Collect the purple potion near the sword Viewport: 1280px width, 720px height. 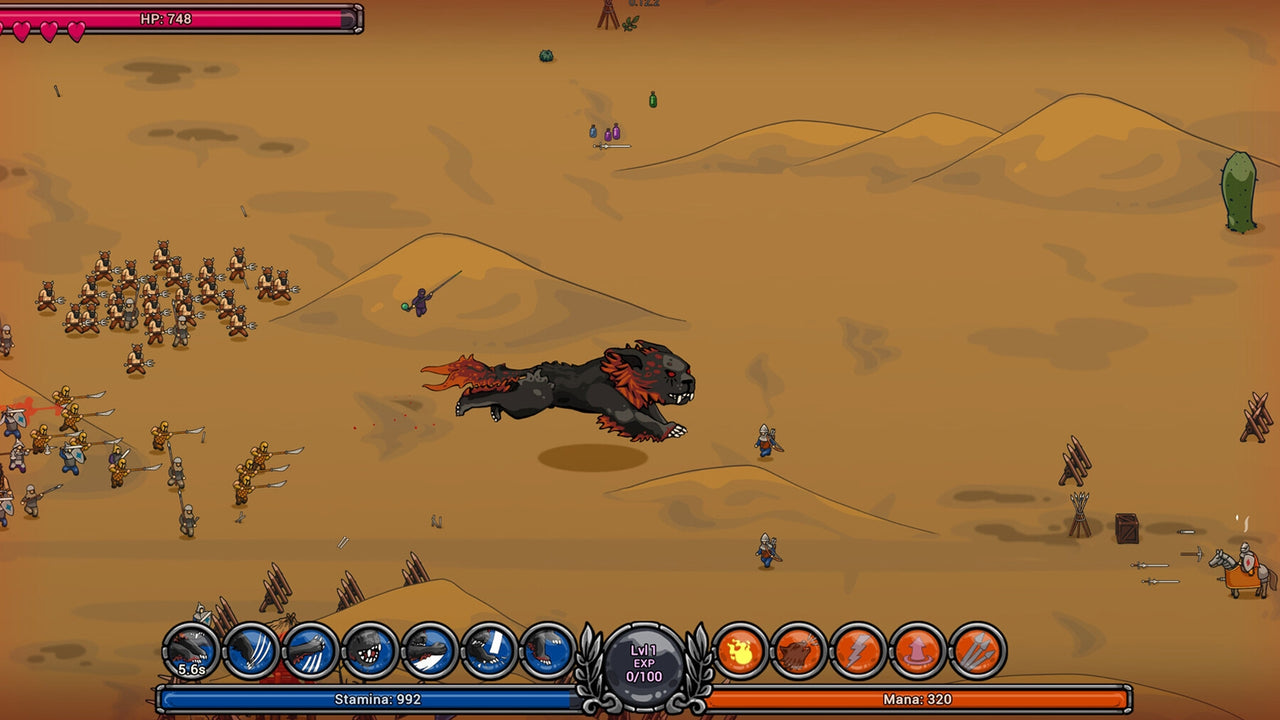(x=616, y=131)
